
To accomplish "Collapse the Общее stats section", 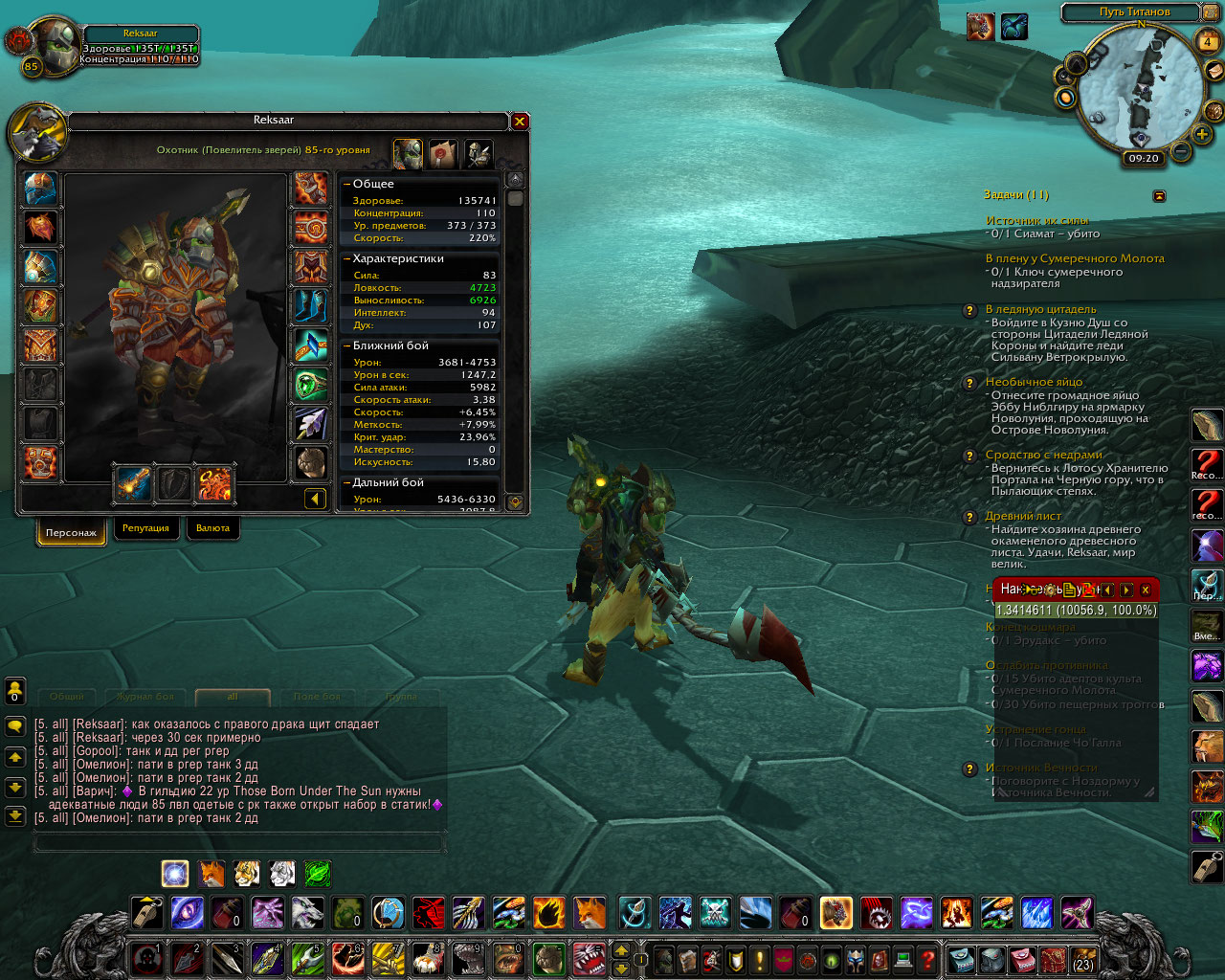I will [346, 184].
